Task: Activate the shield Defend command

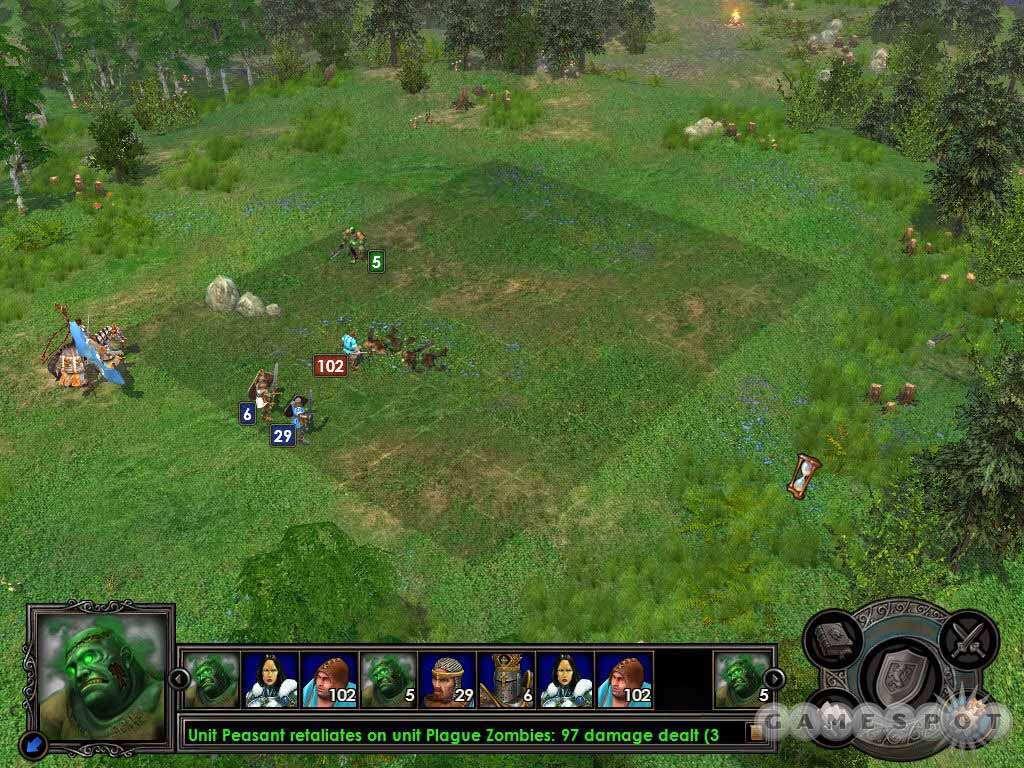Action: (900, 676)
